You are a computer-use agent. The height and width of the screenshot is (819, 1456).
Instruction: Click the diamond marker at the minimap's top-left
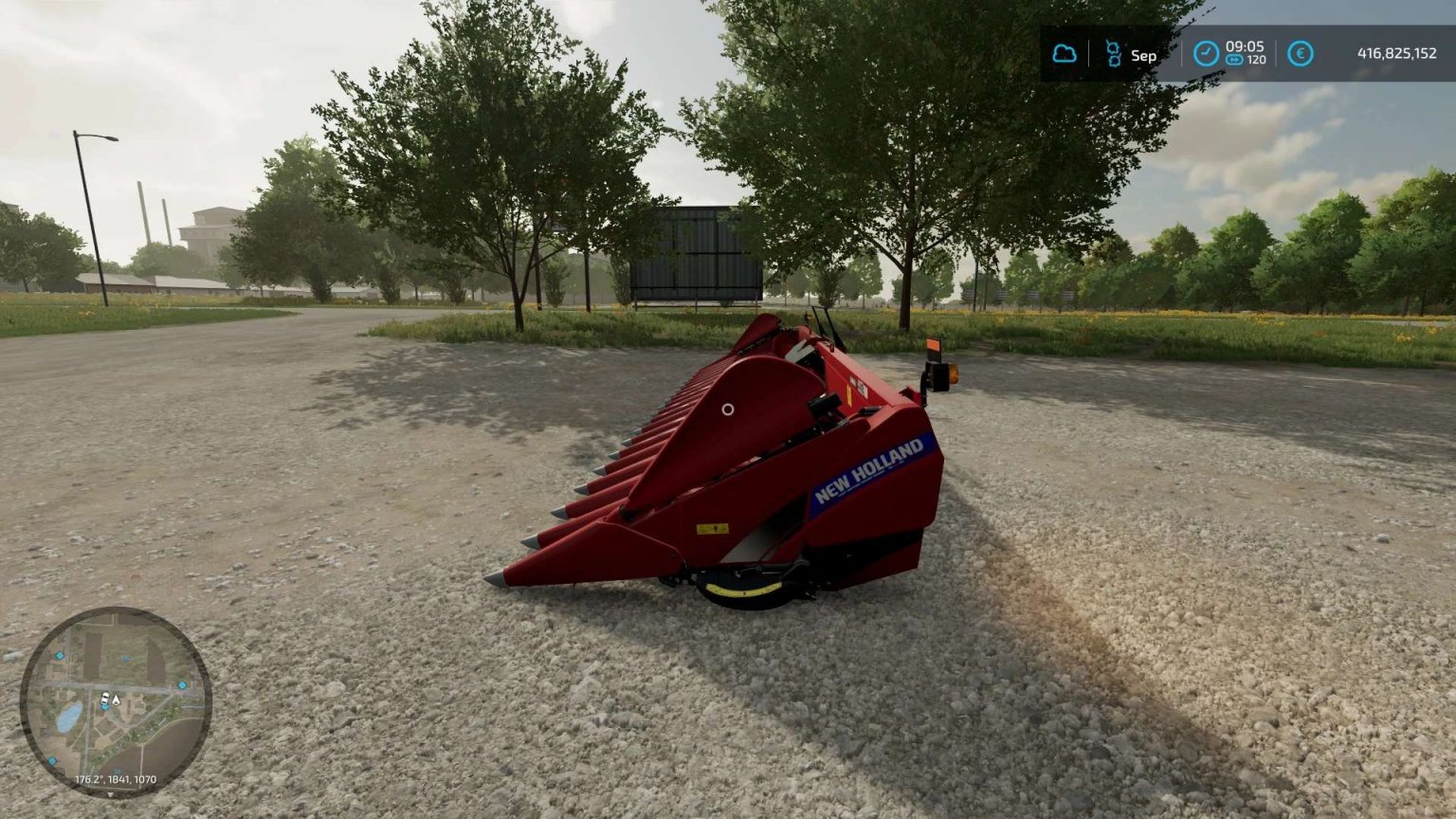[58, 655]
